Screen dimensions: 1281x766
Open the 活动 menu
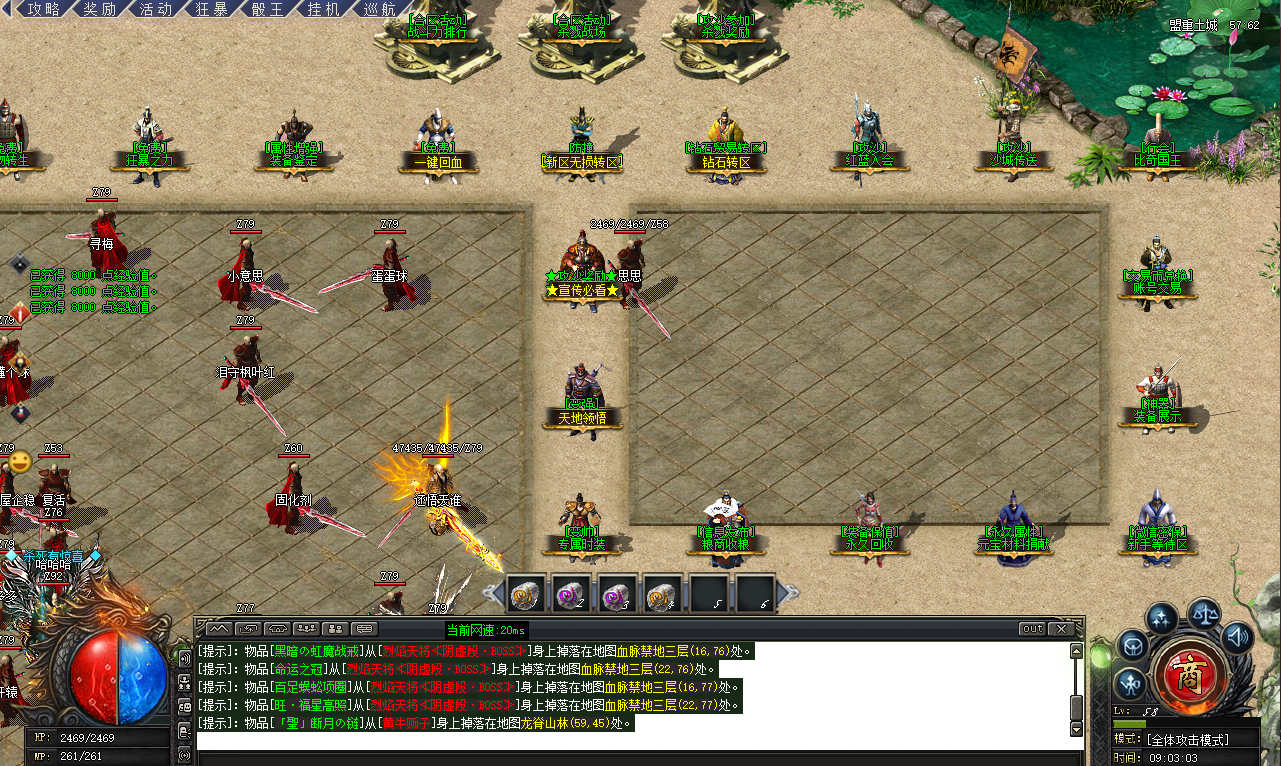(154, 9)
